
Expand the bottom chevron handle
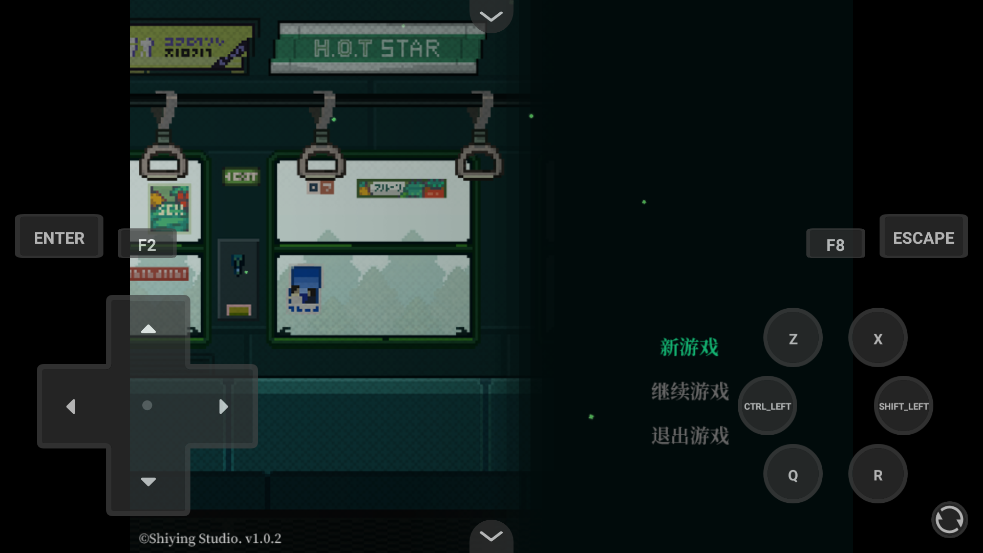click(491, 536)
